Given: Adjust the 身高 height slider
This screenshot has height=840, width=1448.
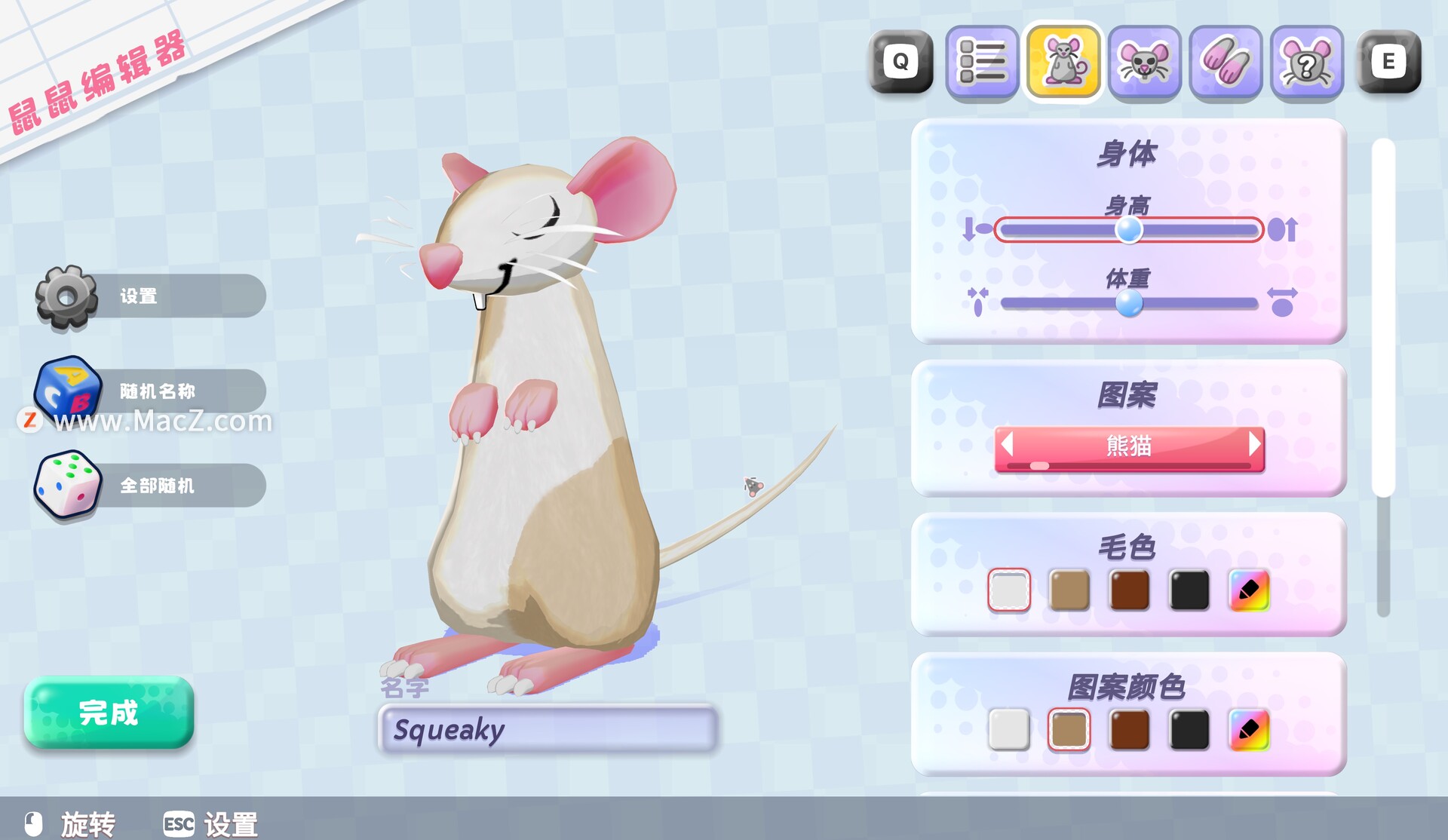Looking at the screenshot, I should point(1128,230).
